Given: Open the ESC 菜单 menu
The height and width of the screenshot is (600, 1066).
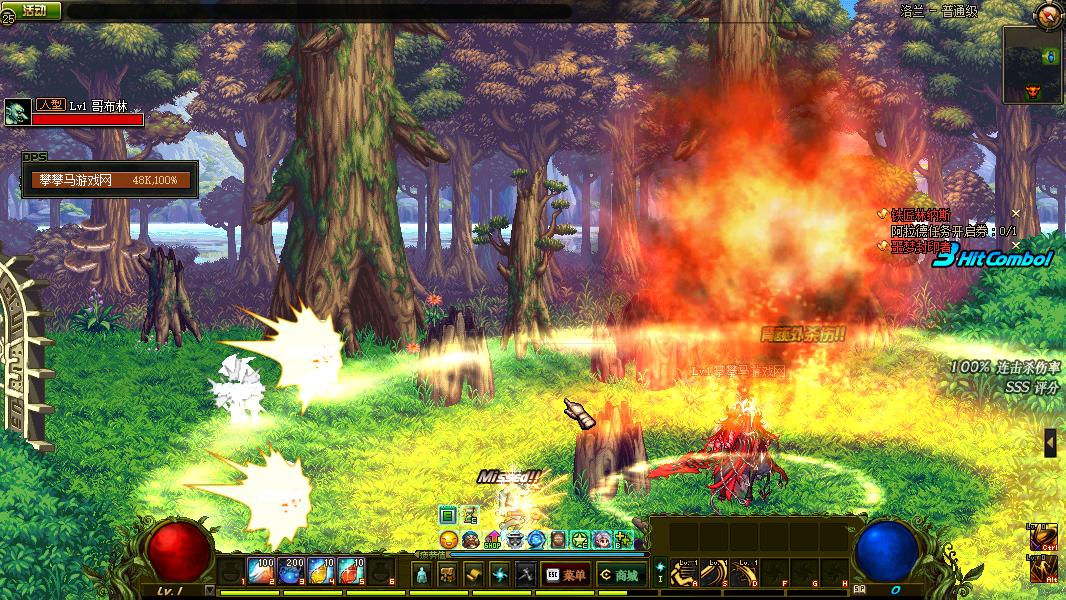Looking at the screenshot, I should [565, 574].
